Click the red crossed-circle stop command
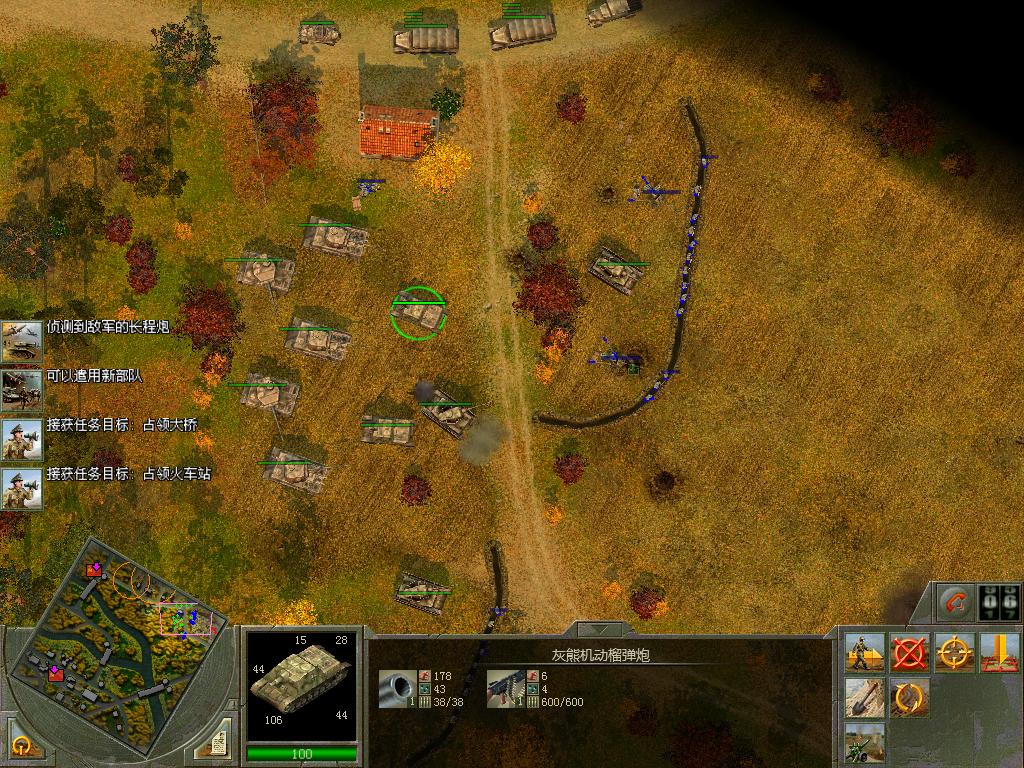Image resolution: width=1024 pixels, height=768 pixels. (x=910, y=653)
